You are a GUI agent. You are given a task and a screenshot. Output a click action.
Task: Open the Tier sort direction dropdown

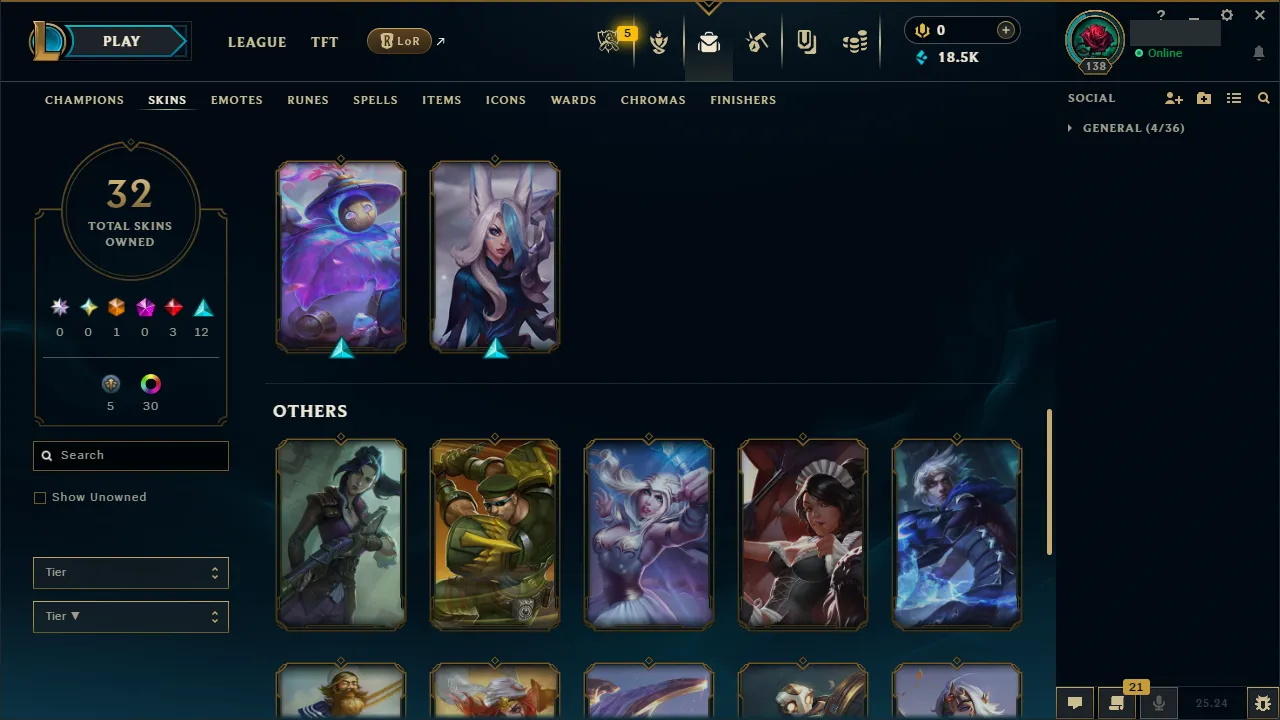[130, 616]
